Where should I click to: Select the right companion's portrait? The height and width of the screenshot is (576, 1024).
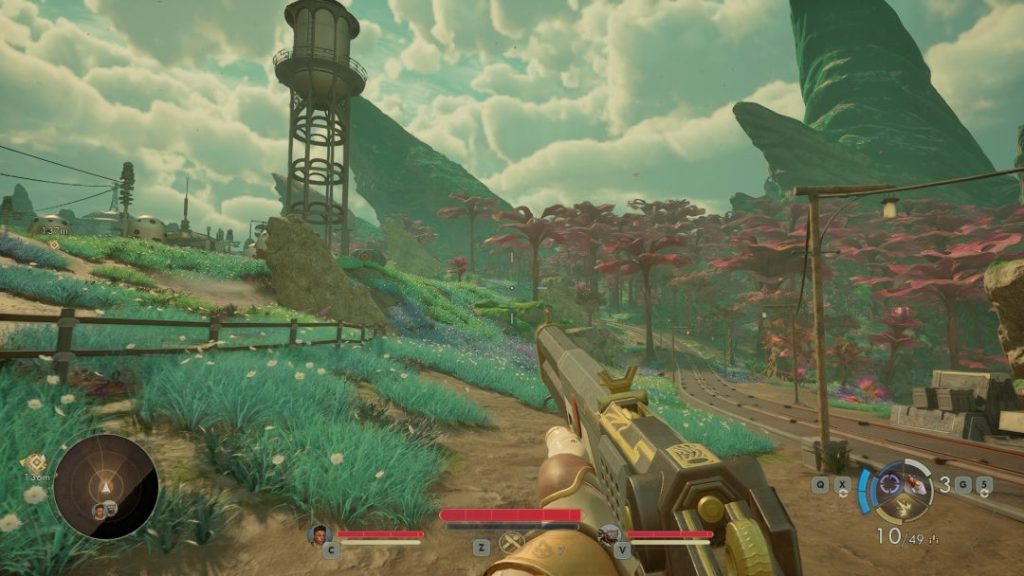pyautogui.click(x=609, y=535)
